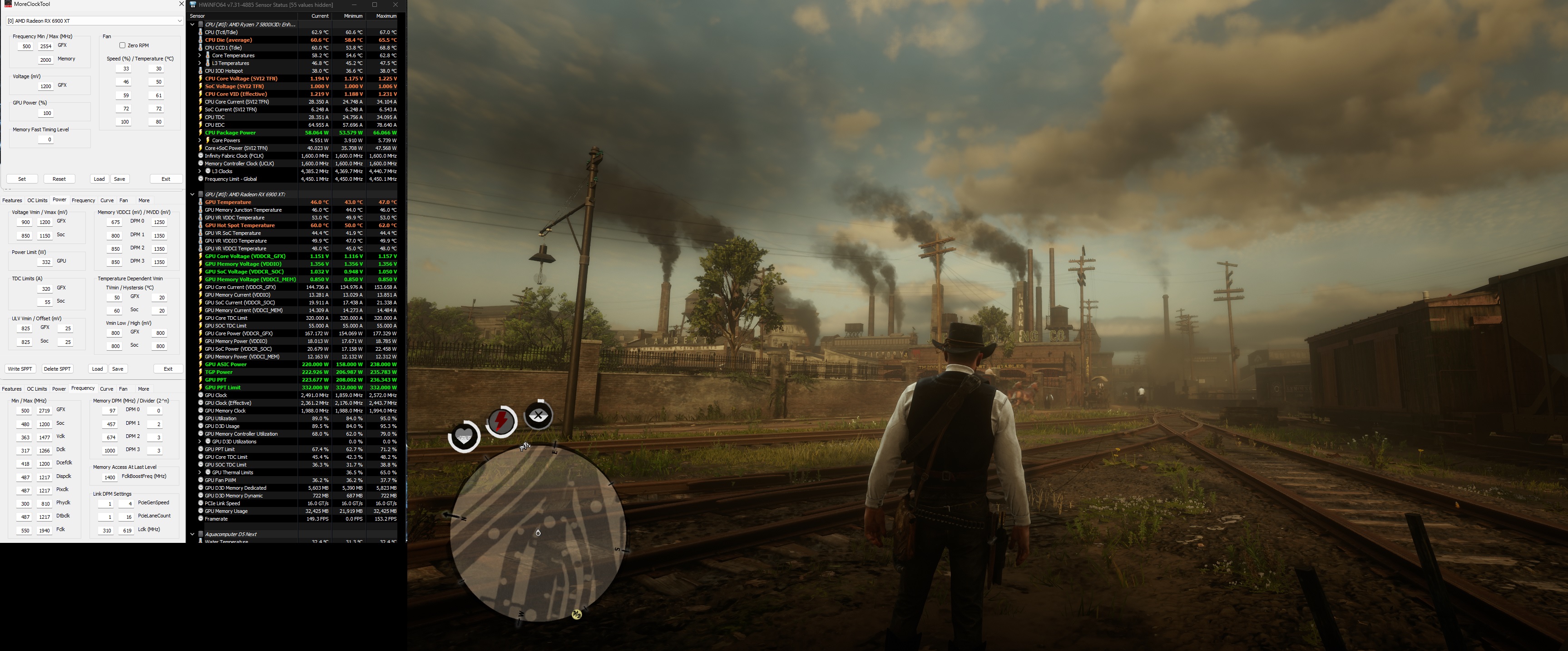This screenshot has width=1568, height=651.
Task: Click the clock icon beside GPU Memory Clock
Action: click(x=201, y=411)
